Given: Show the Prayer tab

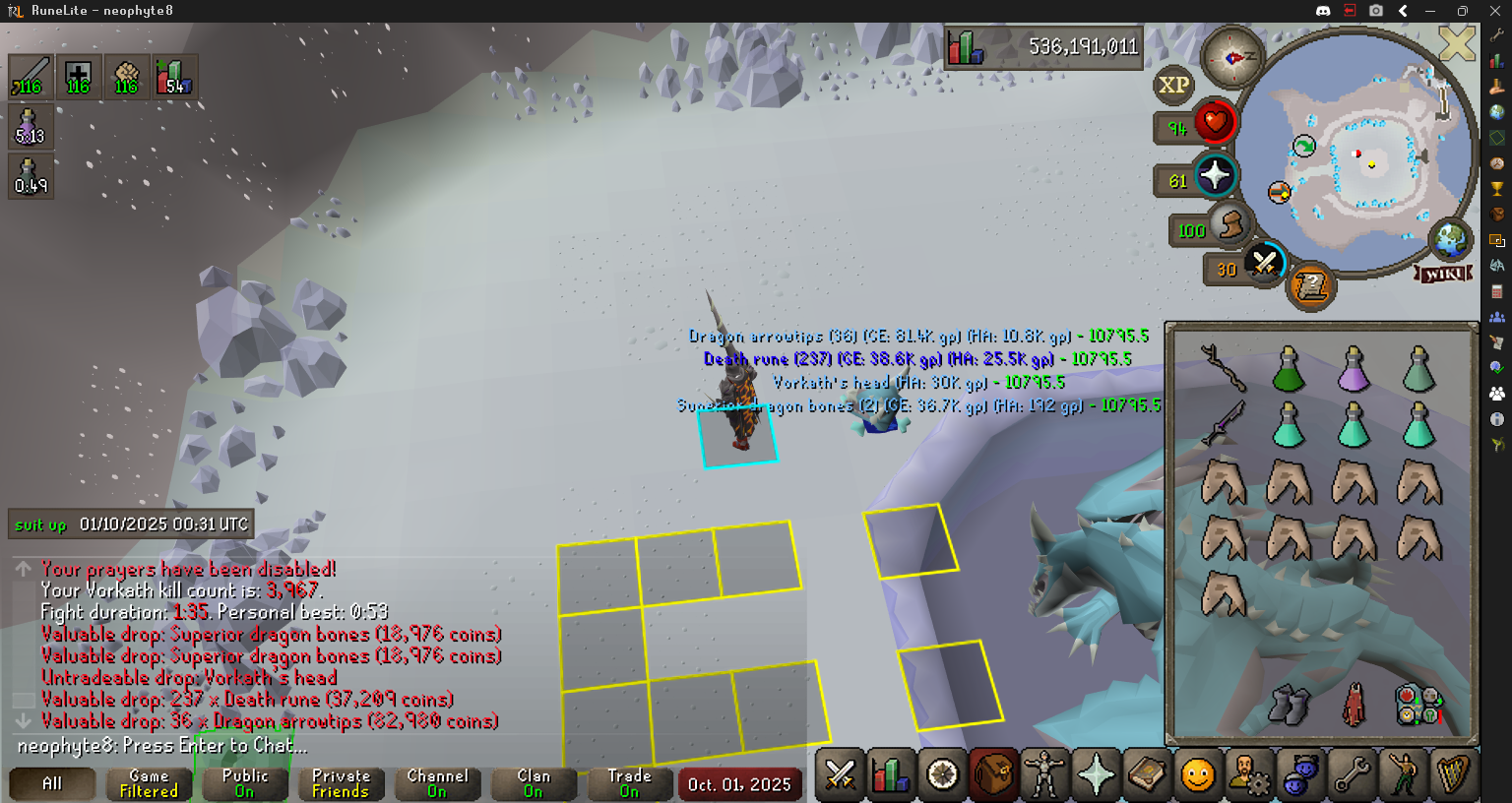Looking at the screenshot, I should point(1096,775).
